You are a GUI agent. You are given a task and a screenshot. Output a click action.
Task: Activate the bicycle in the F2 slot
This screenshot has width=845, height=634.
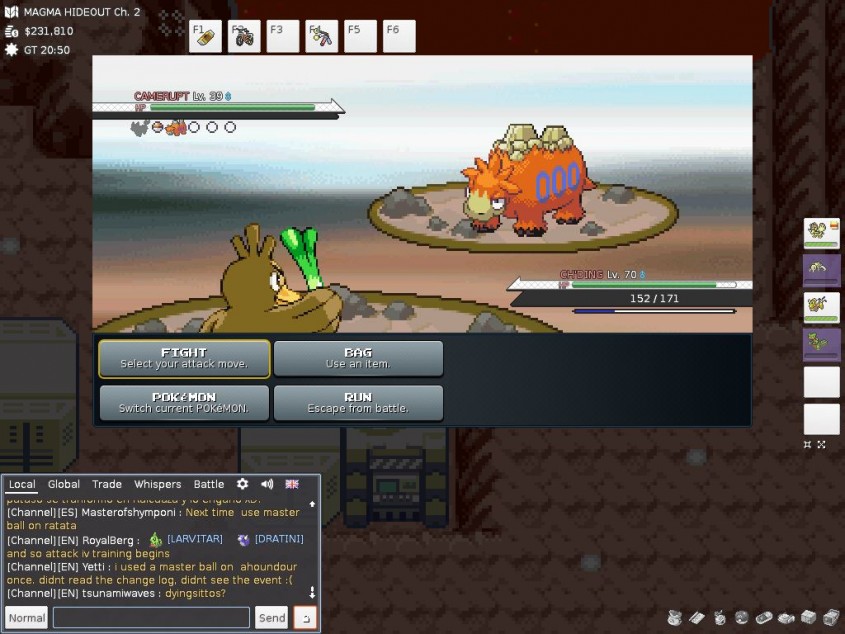[244, 36]
